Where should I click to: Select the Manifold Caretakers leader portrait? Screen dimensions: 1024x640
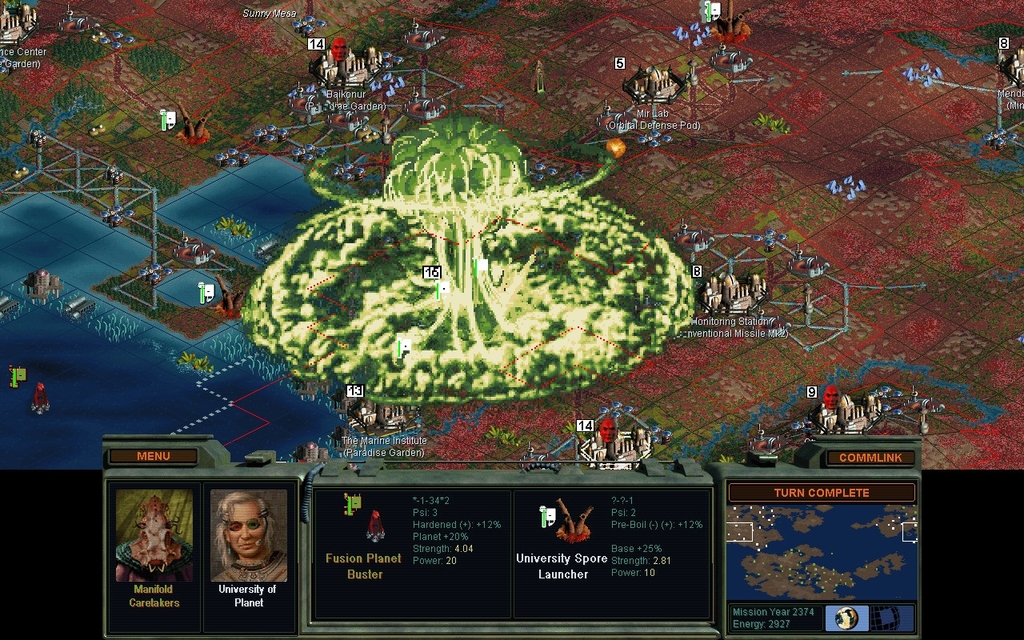coord(154,535)
